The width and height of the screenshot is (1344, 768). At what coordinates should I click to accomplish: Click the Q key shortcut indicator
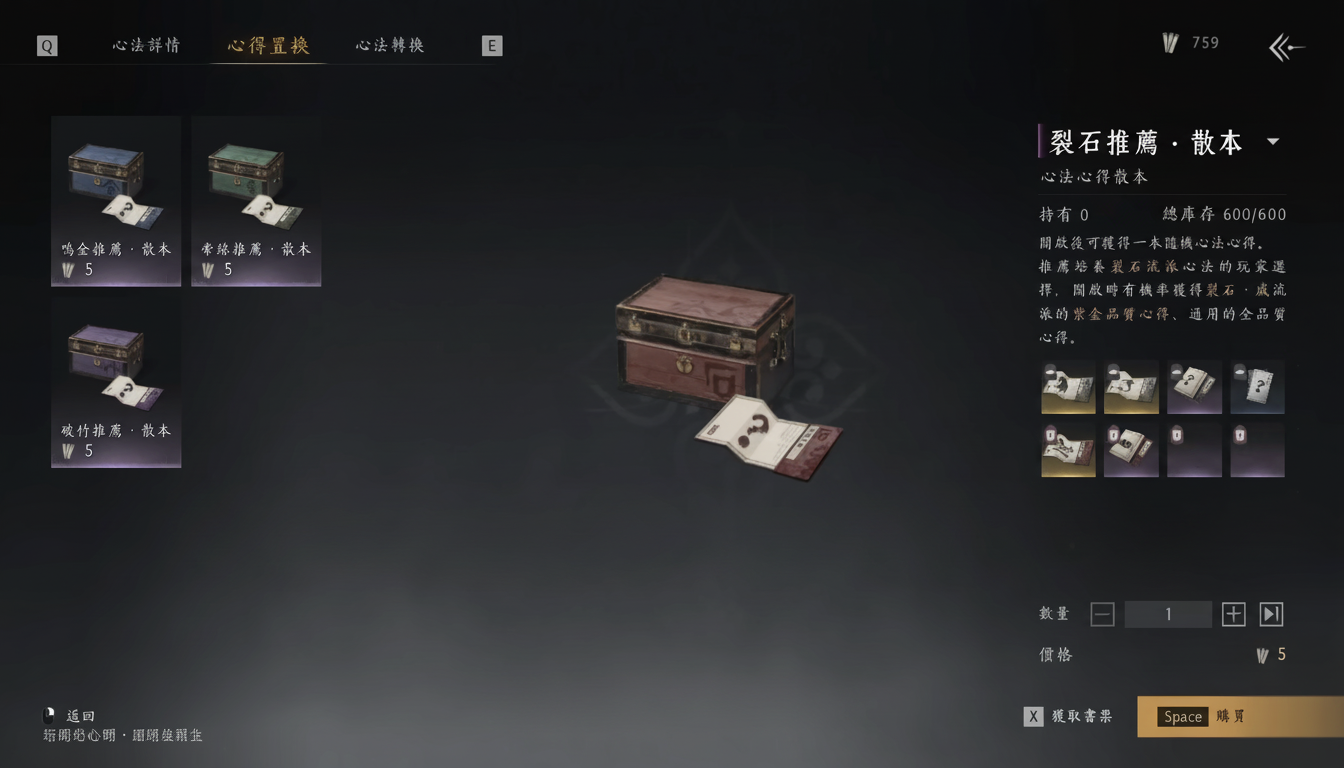click(43, 45)
